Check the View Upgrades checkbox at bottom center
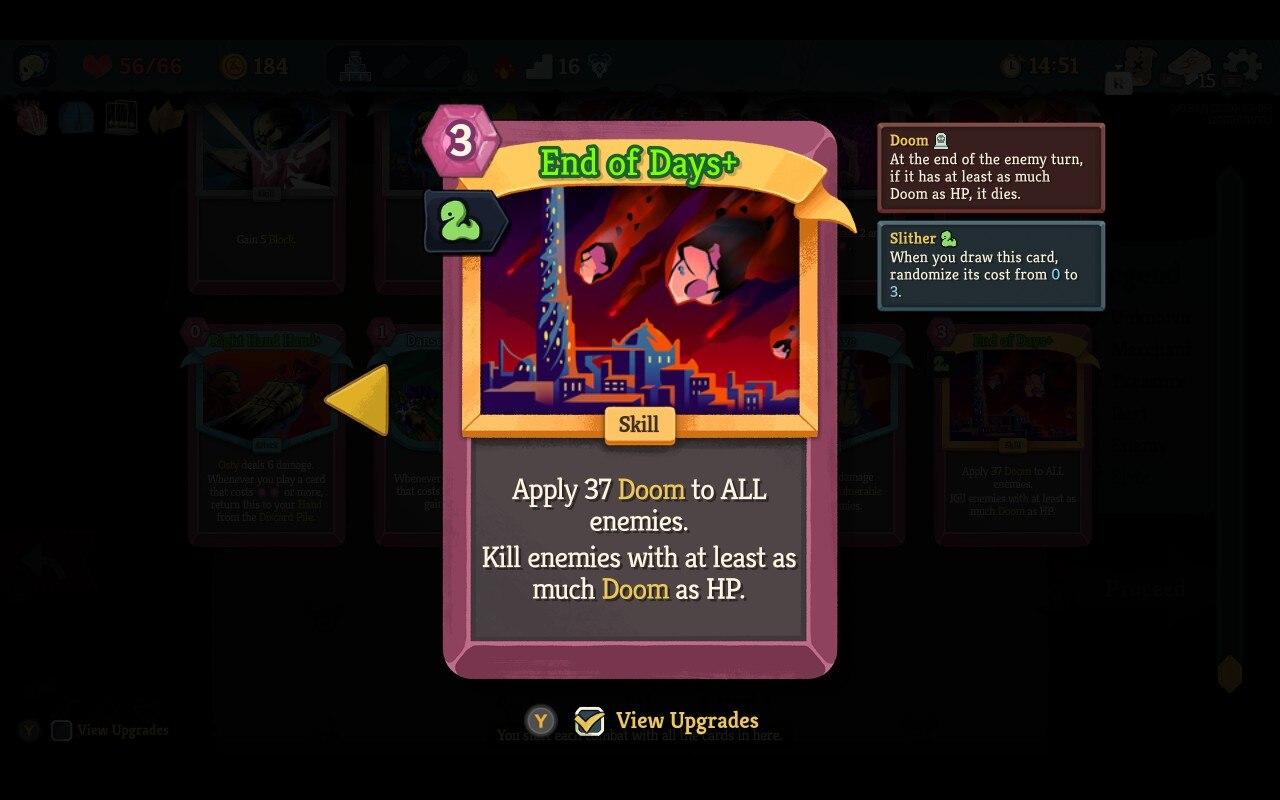1280x800 pixels. coord(588,721)
